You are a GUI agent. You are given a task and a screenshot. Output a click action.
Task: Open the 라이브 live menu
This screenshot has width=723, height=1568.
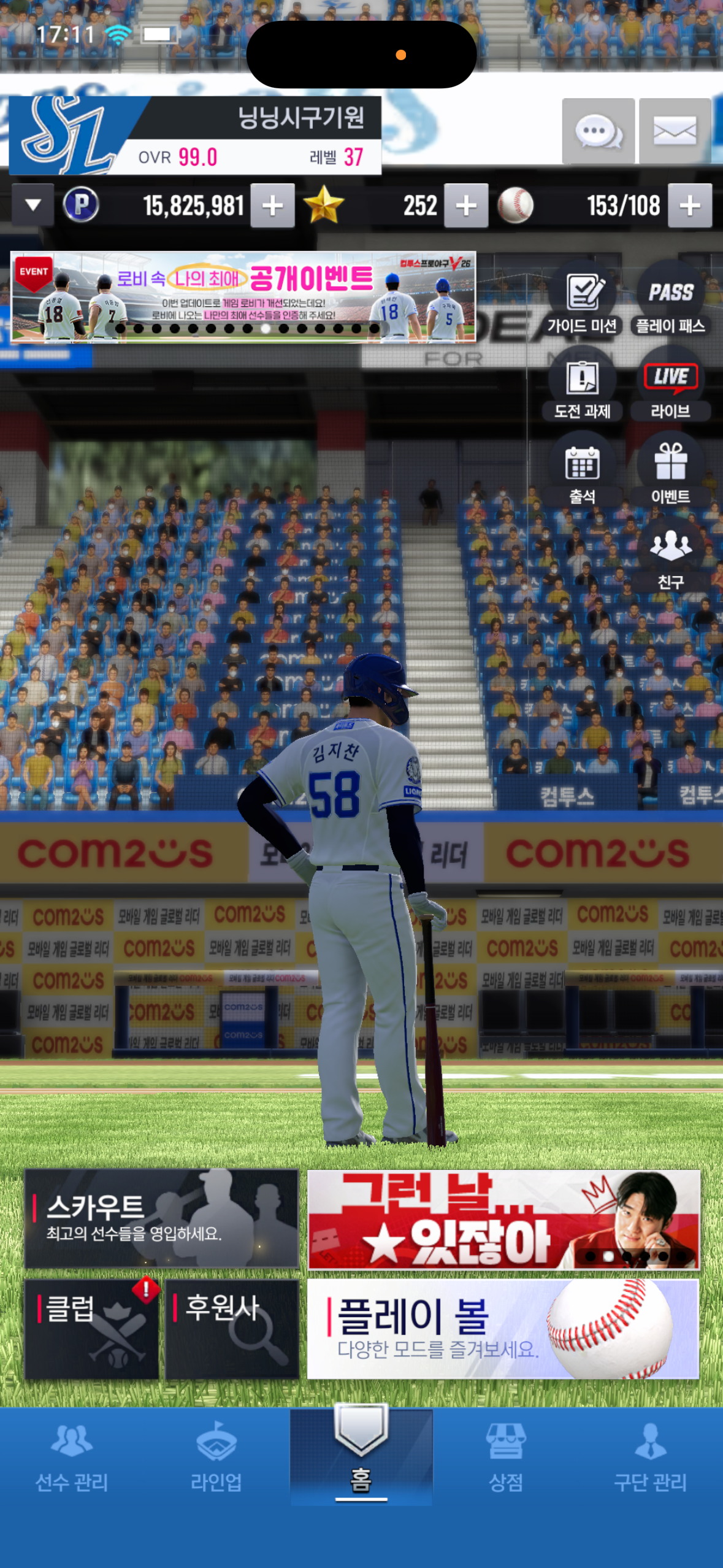[670, 388]
